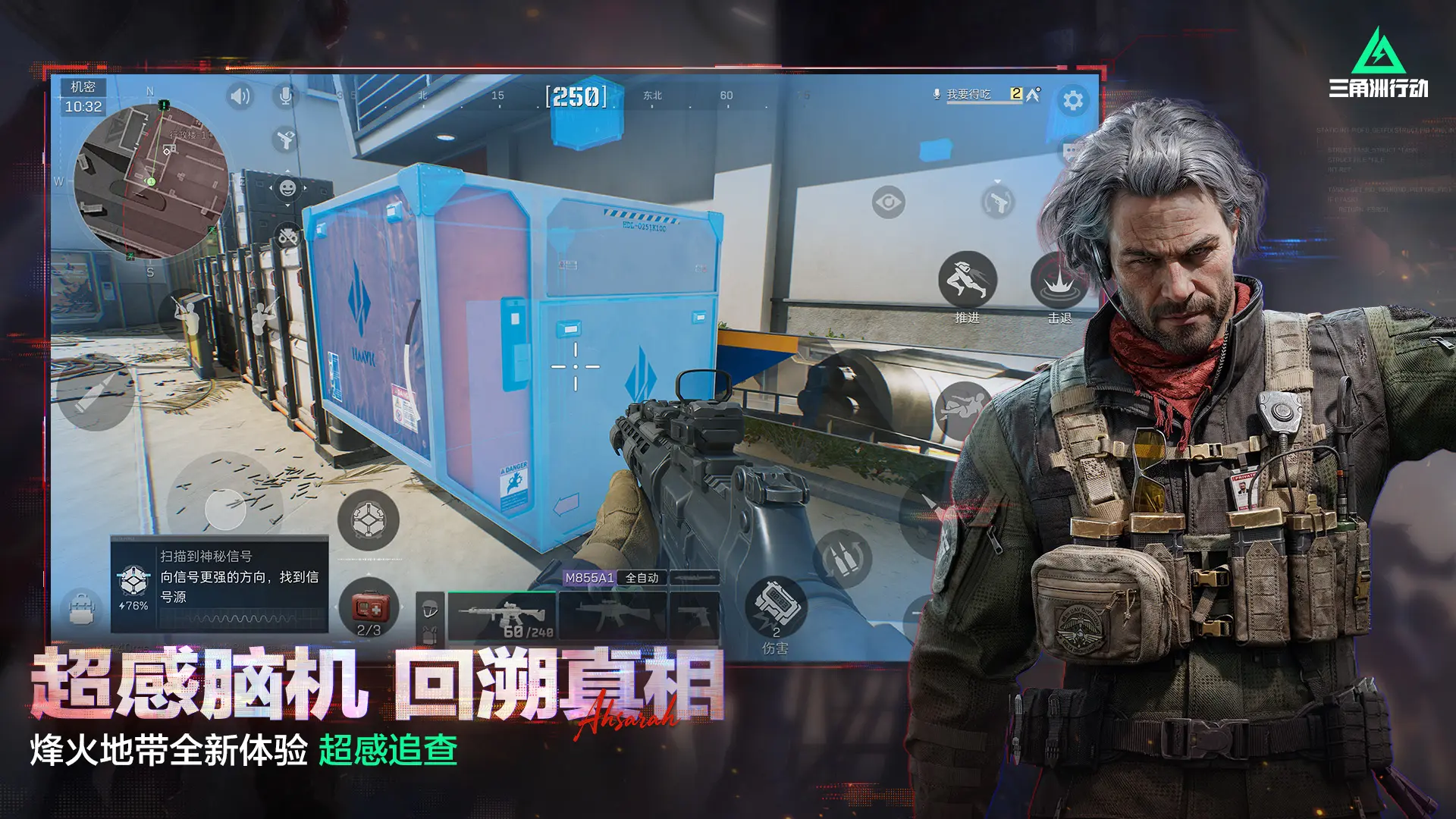Viewport: 1456px width, 819px height.
Task: Select the eye spectate icon on the right
Action: tap(889, 201)
